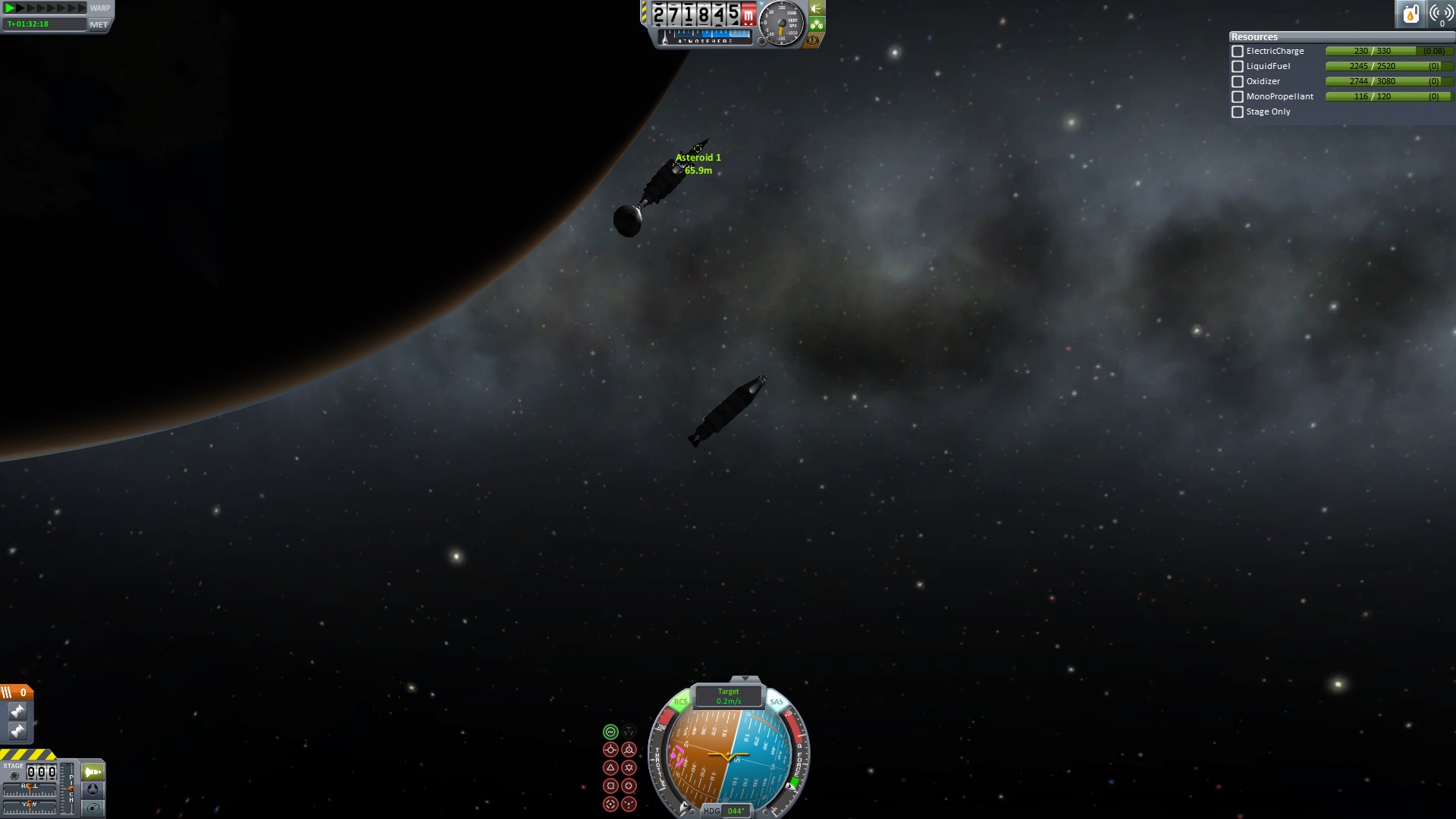Image resolution: width=1456 pixels, height=819 pixels.
Task: Switch to staging mode with the rocket button
Action: (93, 772)
